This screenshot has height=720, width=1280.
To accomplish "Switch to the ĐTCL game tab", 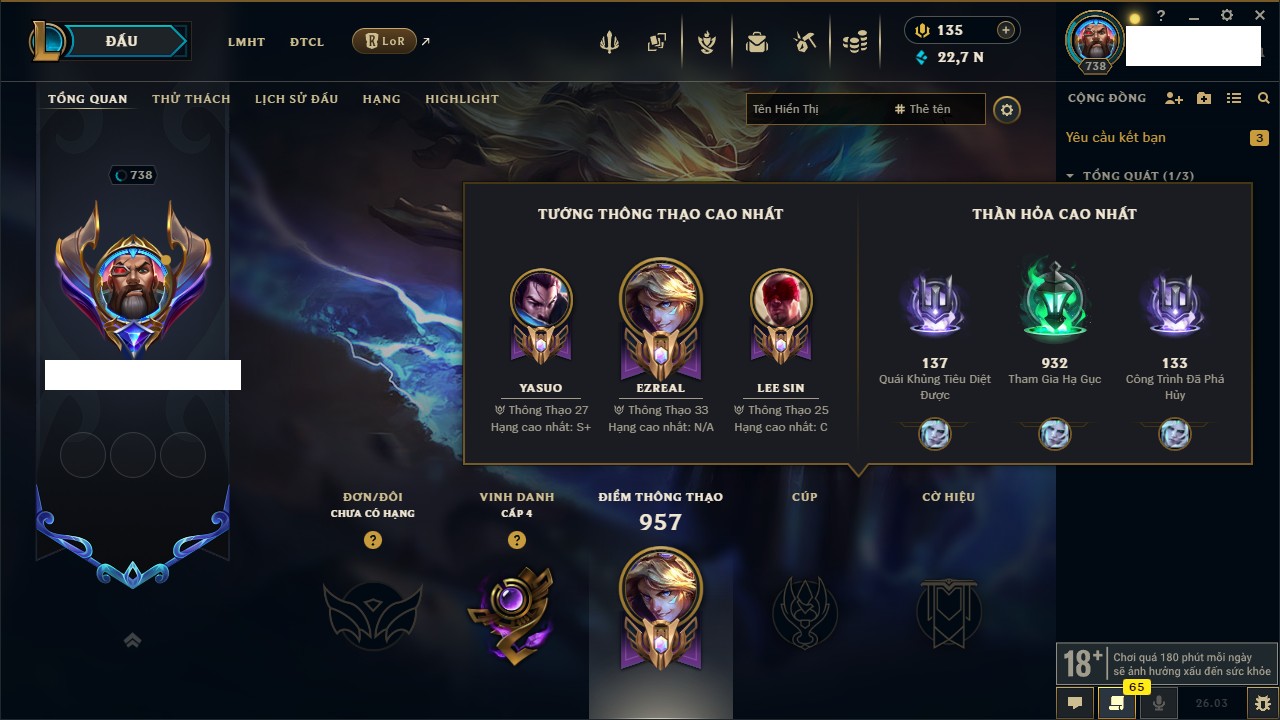I will 307,42.
